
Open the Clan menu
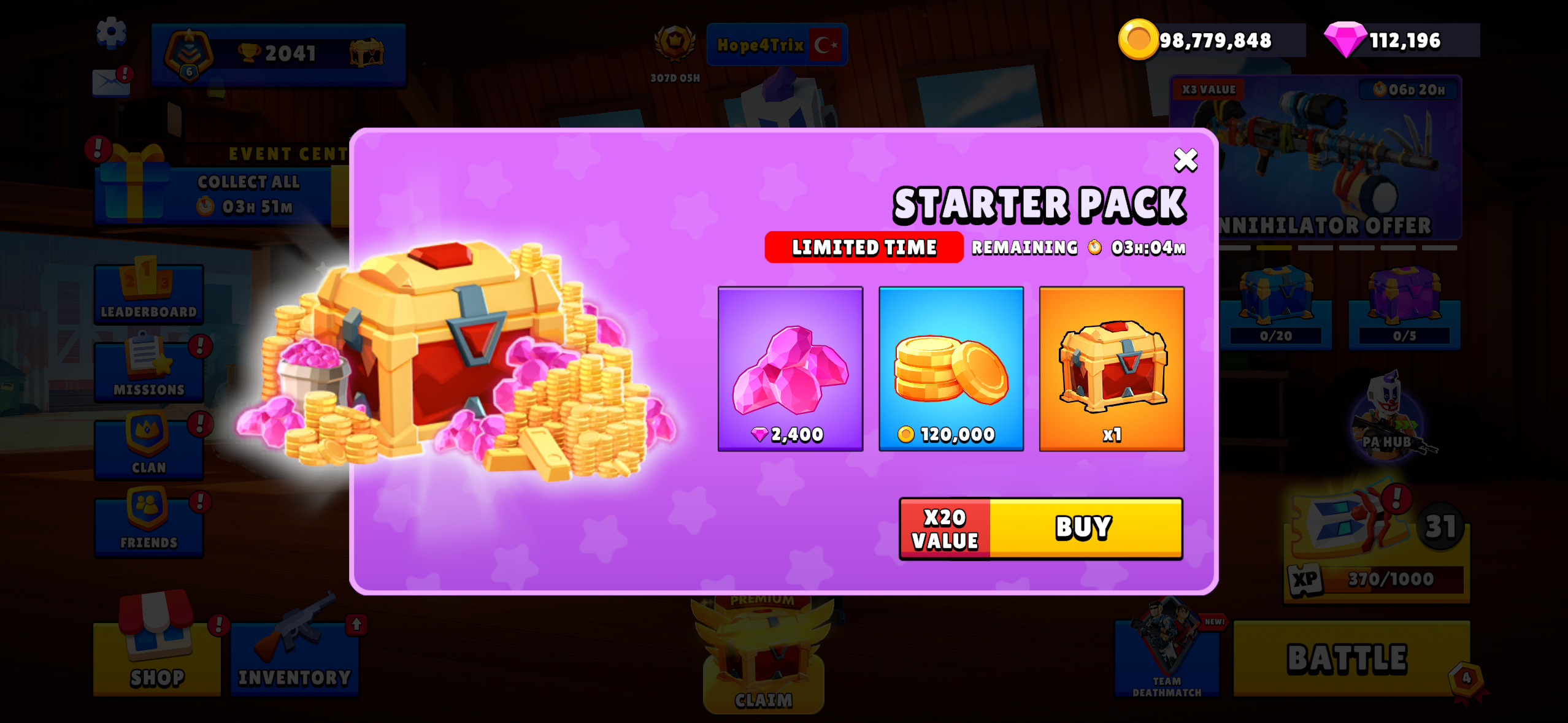pyautogui.click(x=148, y=449)
